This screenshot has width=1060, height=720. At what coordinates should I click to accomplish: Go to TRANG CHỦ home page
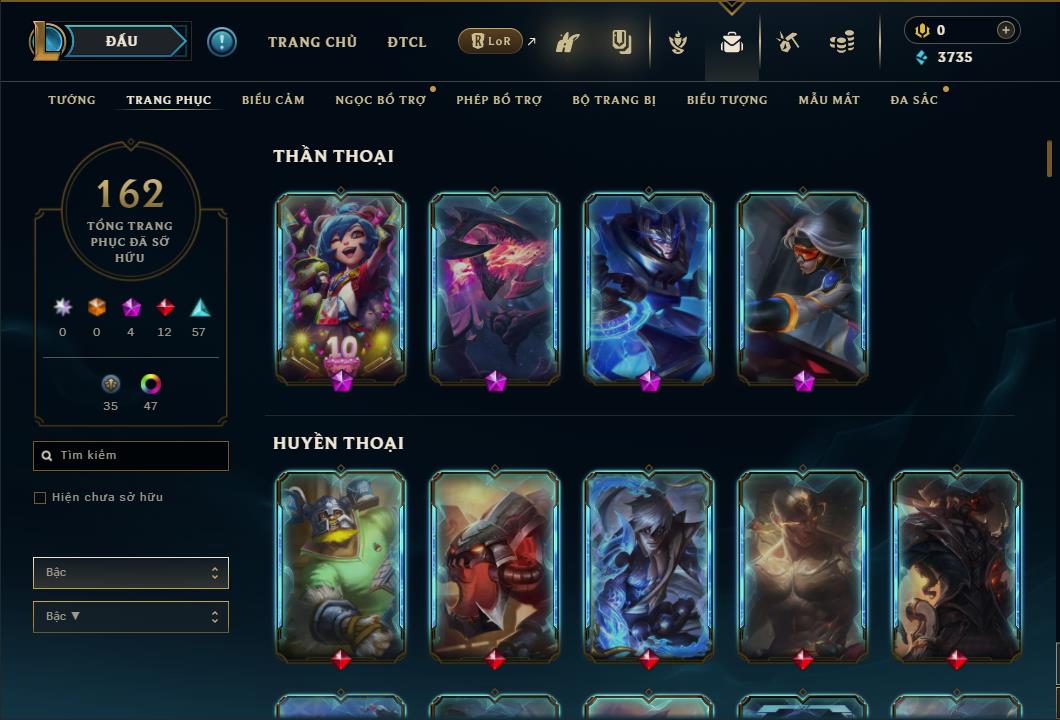312,42
